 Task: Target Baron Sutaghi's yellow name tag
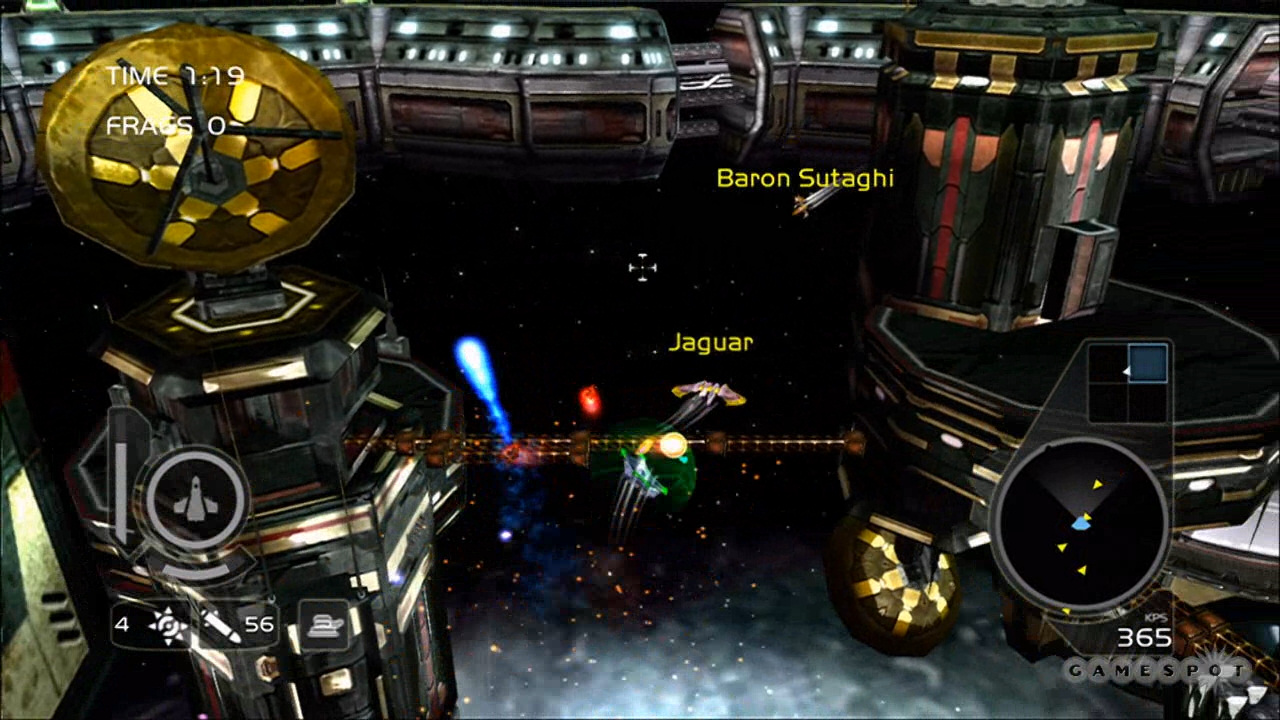click(805, 178)
